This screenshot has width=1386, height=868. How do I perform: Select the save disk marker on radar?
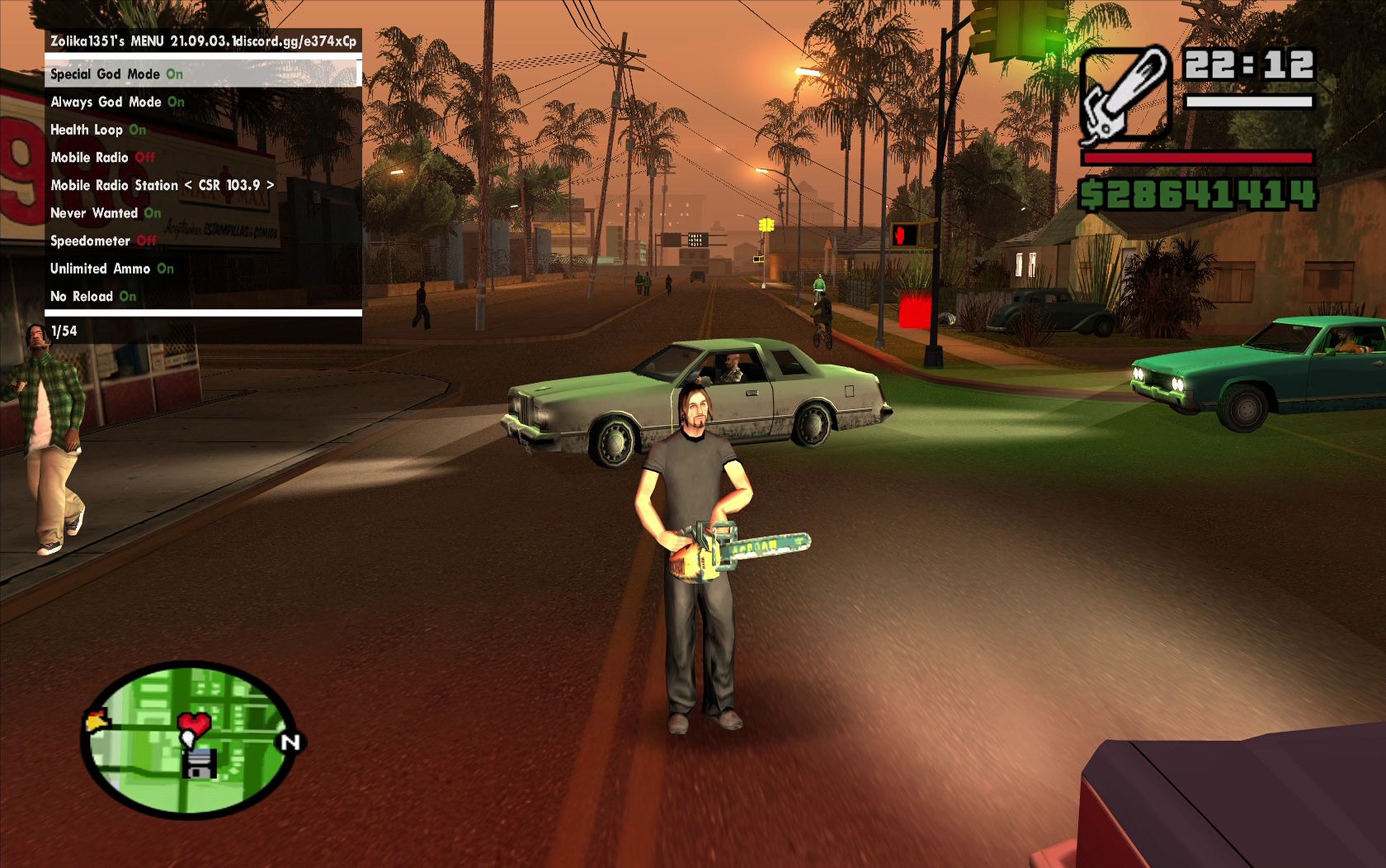[x=199, y=763]
